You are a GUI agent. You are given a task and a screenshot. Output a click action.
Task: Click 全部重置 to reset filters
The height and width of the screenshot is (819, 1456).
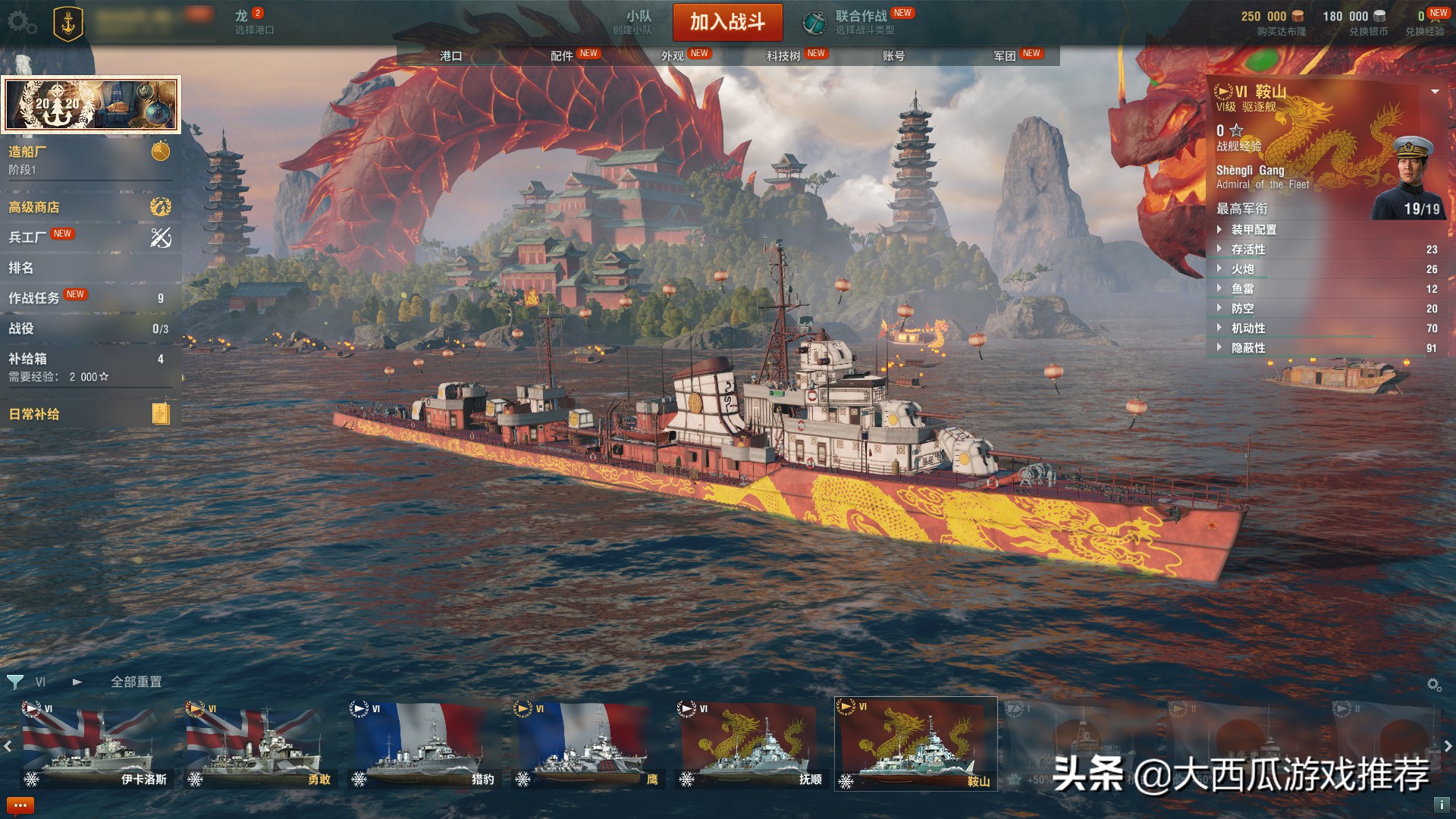[135, 682]
